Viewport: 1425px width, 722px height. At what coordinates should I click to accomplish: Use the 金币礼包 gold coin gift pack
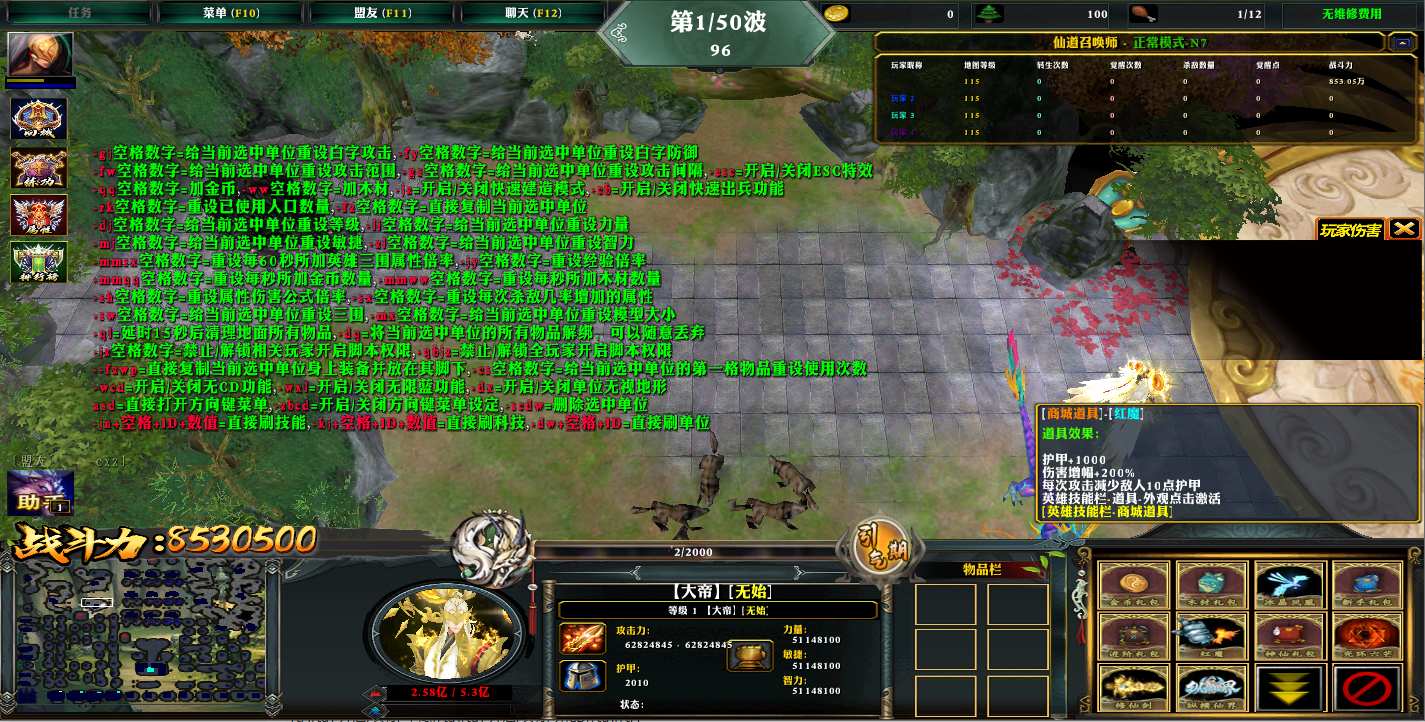1132,586
